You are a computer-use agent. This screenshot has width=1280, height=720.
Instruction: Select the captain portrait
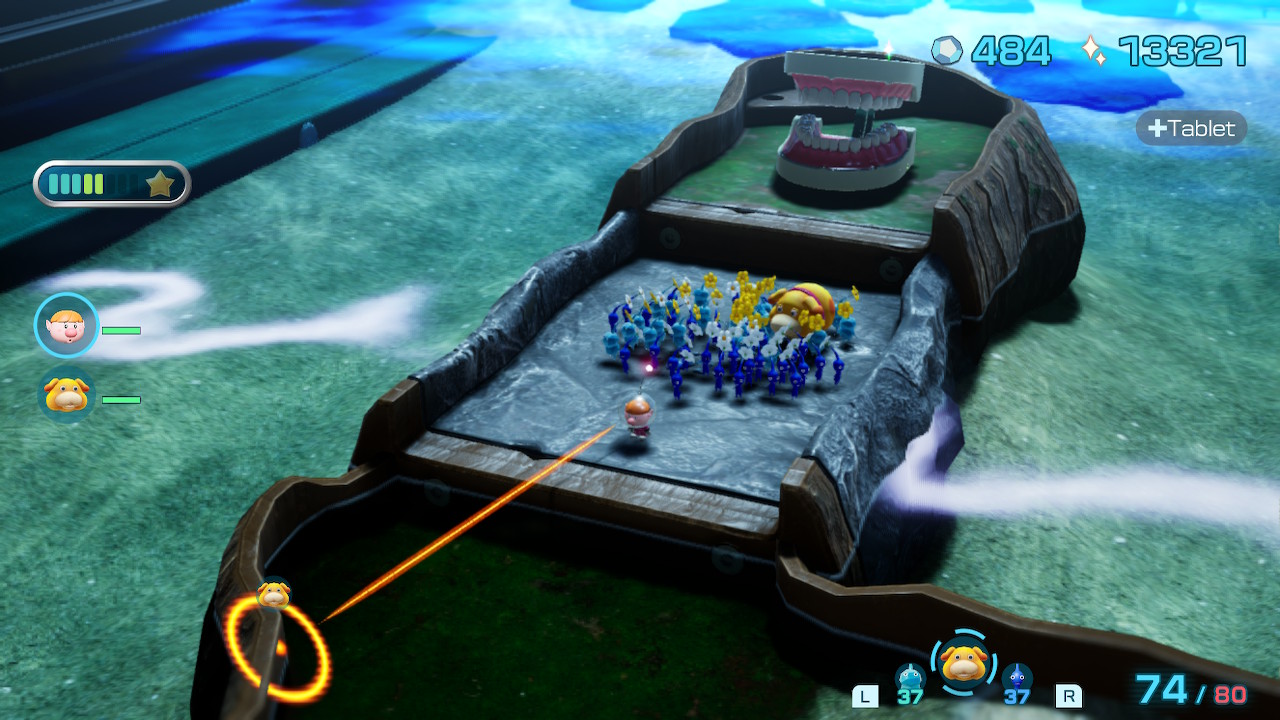click(x=67, y=326)
